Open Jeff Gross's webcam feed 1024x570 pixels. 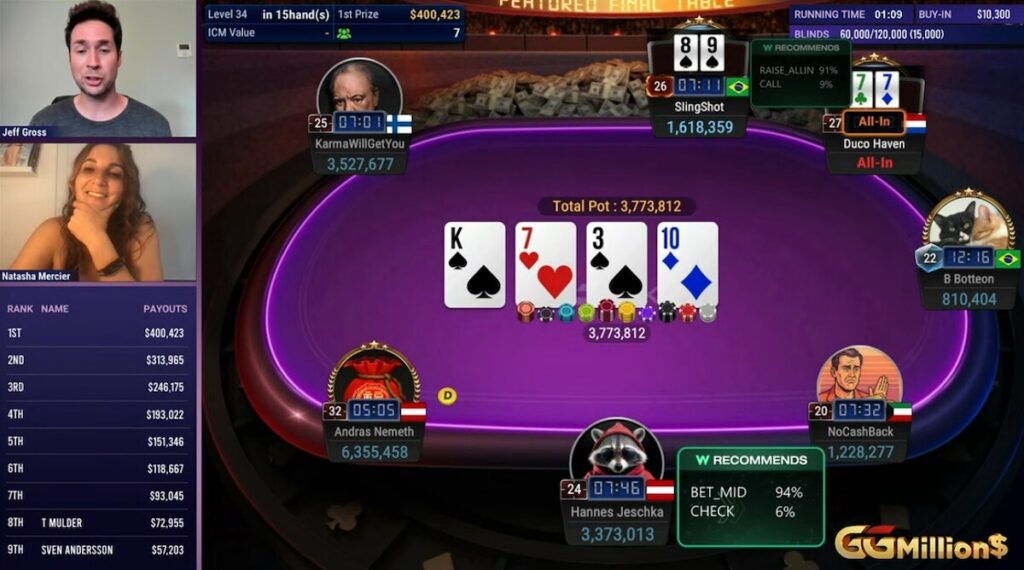point(98,68)
